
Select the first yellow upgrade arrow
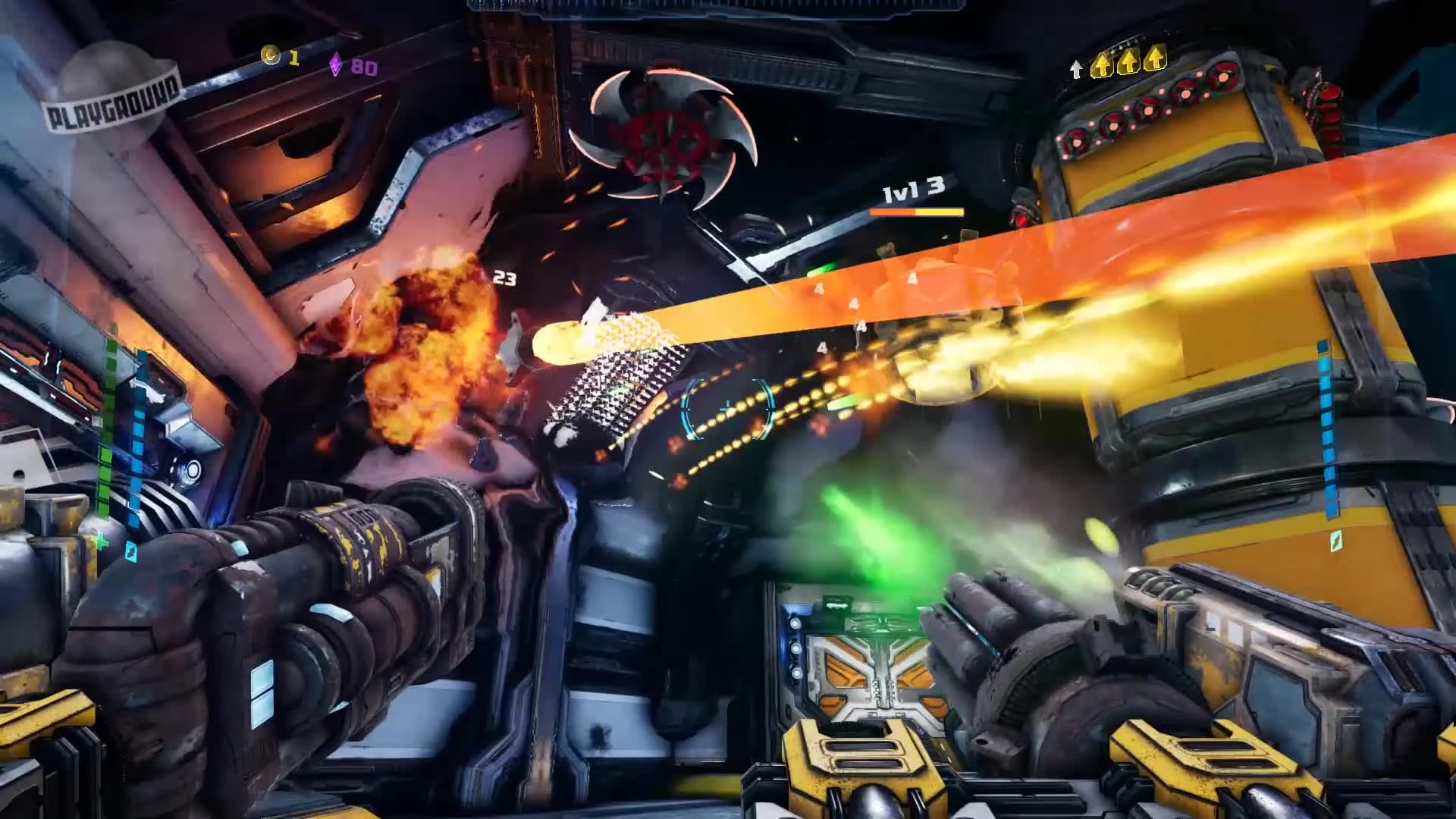click(x=1101, y=64)
